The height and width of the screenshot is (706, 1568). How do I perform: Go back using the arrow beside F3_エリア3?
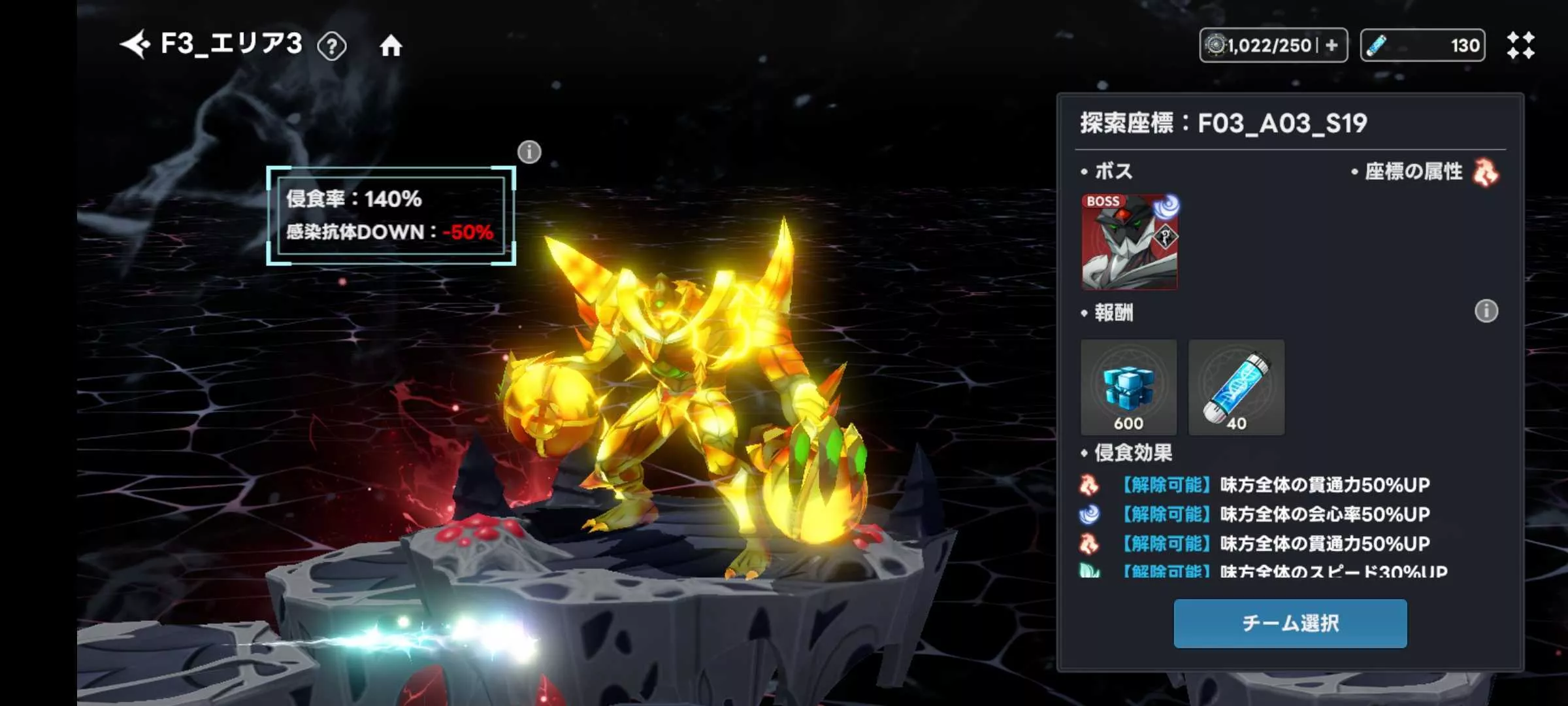(136, 45)
